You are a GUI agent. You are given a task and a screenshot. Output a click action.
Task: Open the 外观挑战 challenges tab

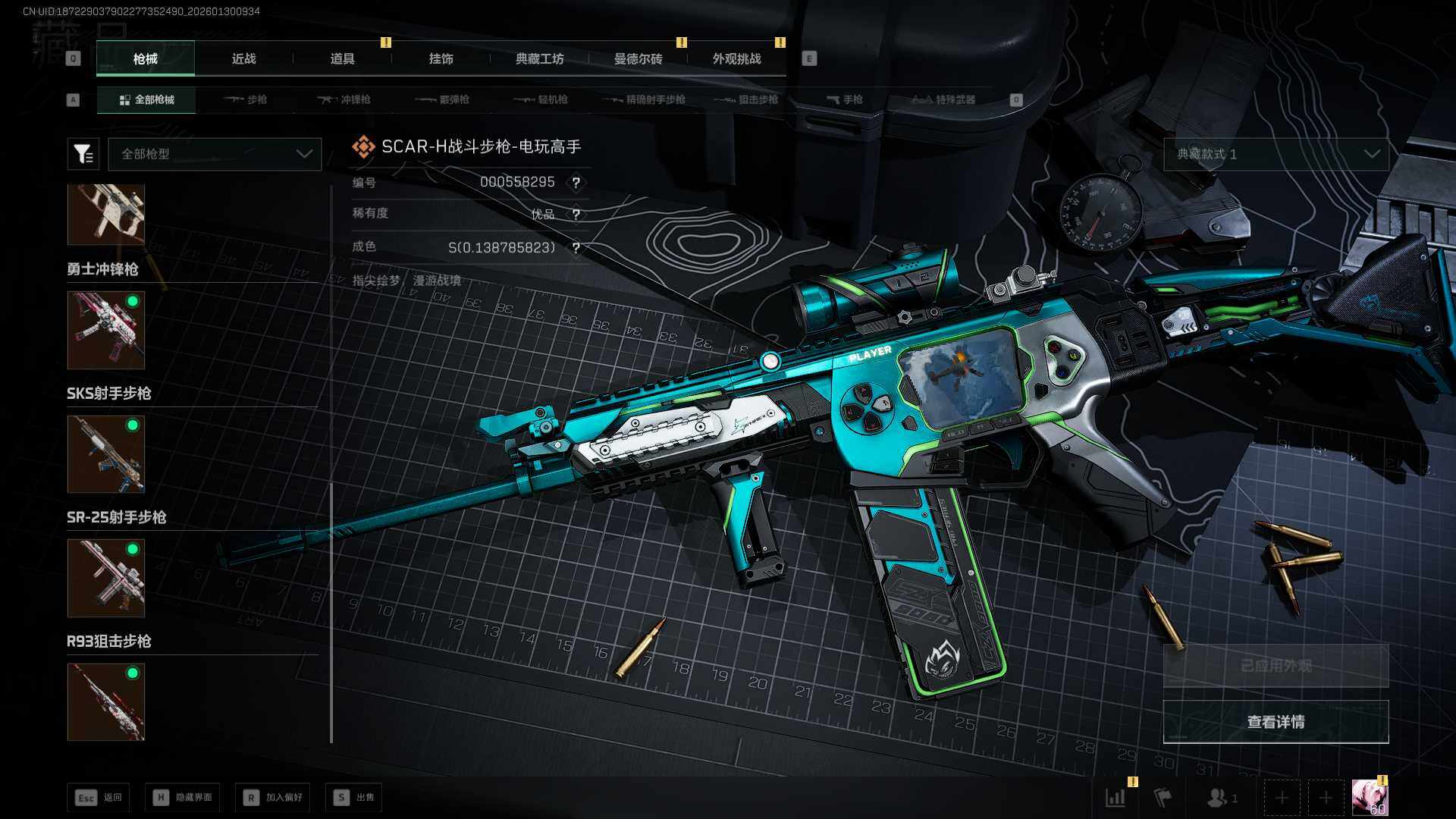coord(736,58)
